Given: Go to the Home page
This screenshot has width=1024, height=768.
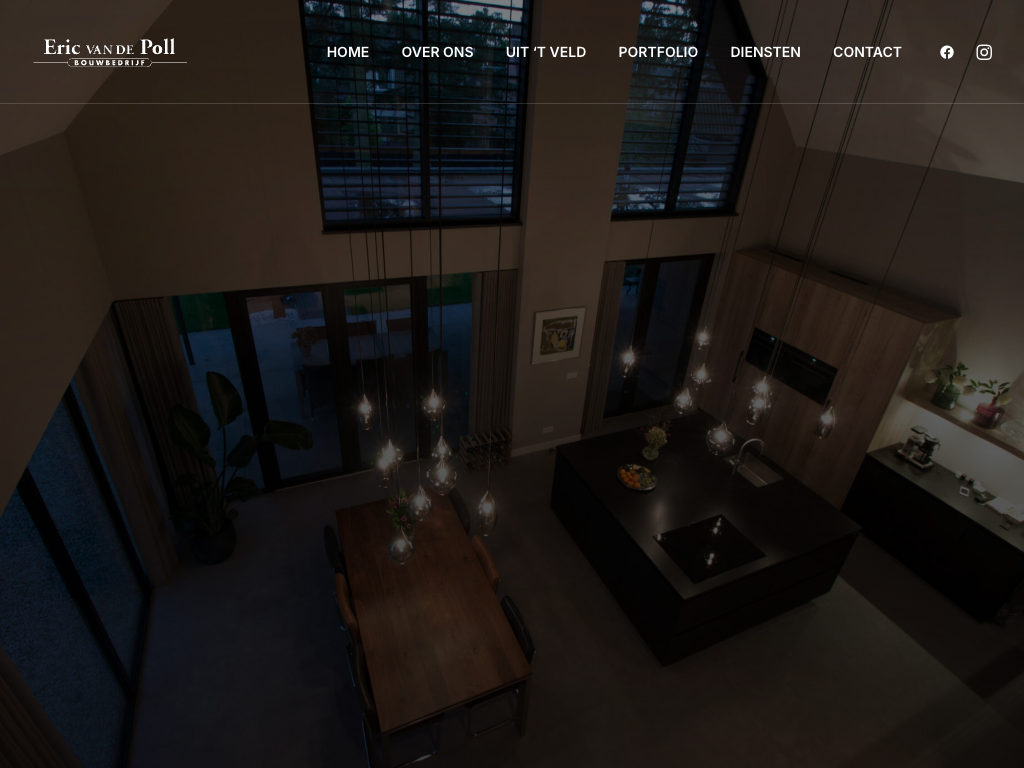Looking at the screenshot, I should [x=348, y=52].
